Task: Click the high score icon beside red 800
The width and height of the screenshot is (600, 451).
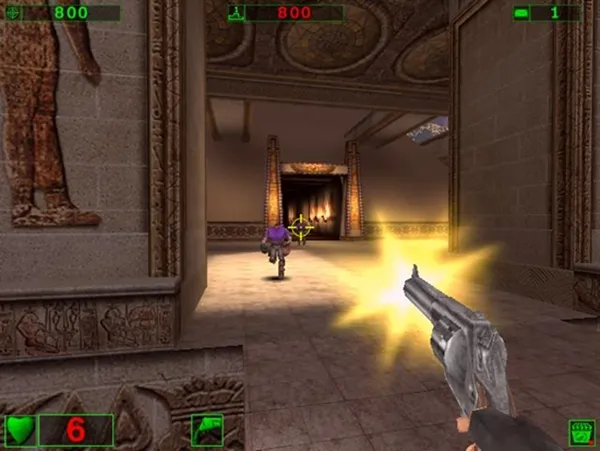Action: 236,13
